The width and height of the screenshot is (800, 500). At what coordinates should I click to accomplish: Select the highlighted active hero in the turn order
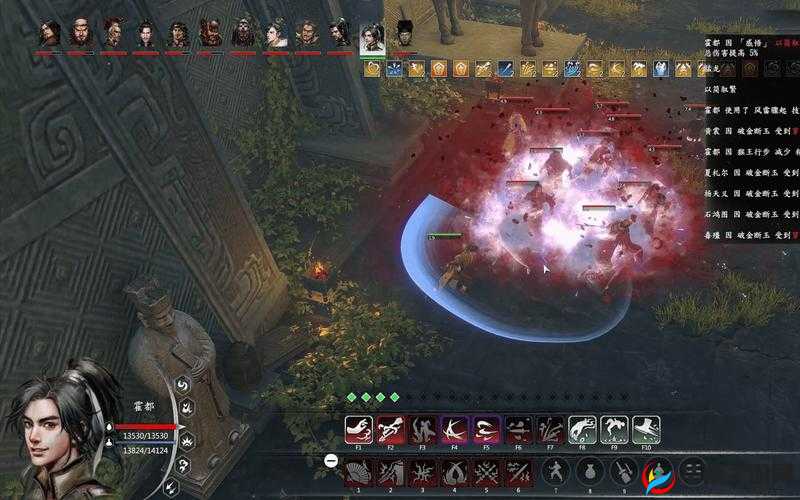click(371, 36)
